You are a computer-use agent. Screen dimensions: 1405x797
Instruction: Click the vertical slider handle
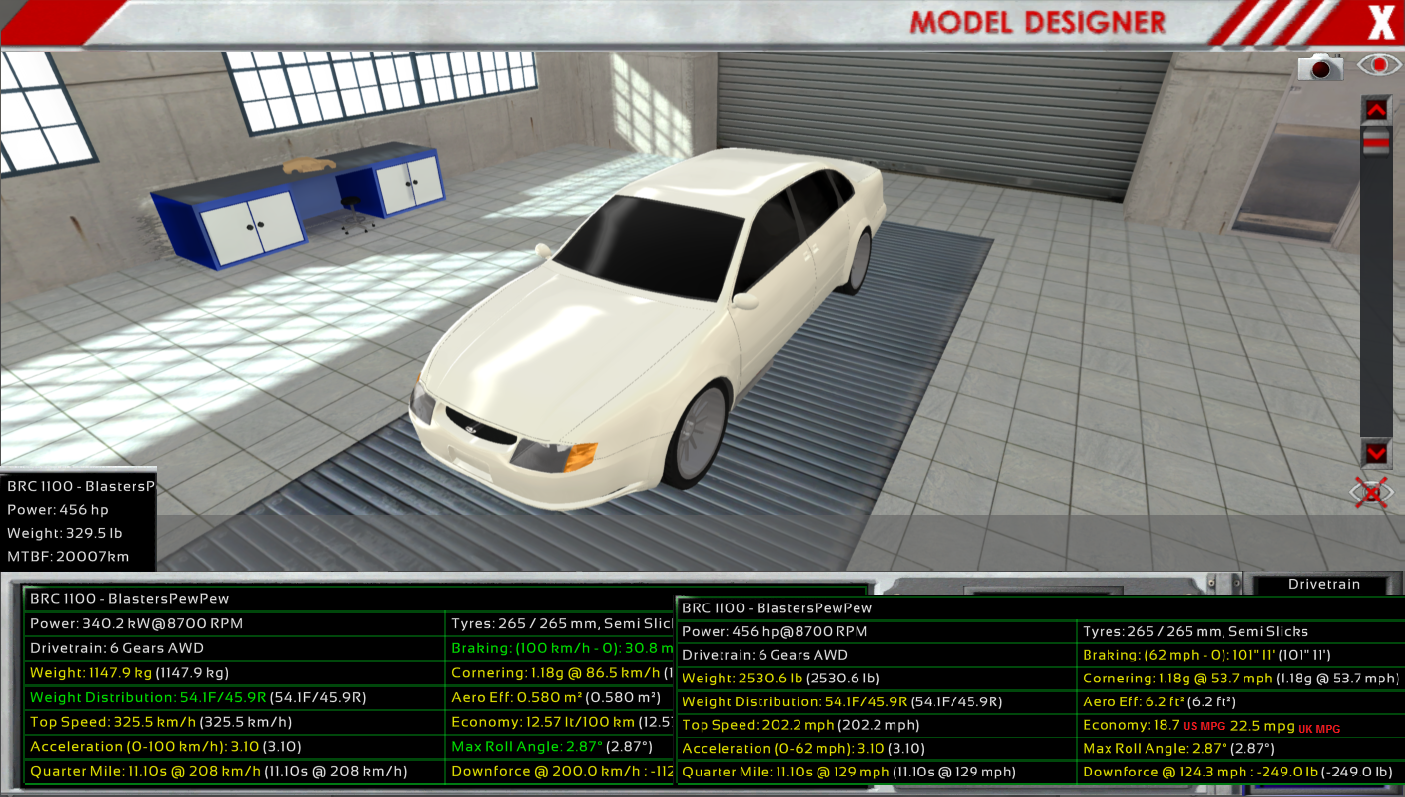pyautogui.click(x=1377, y=143)
